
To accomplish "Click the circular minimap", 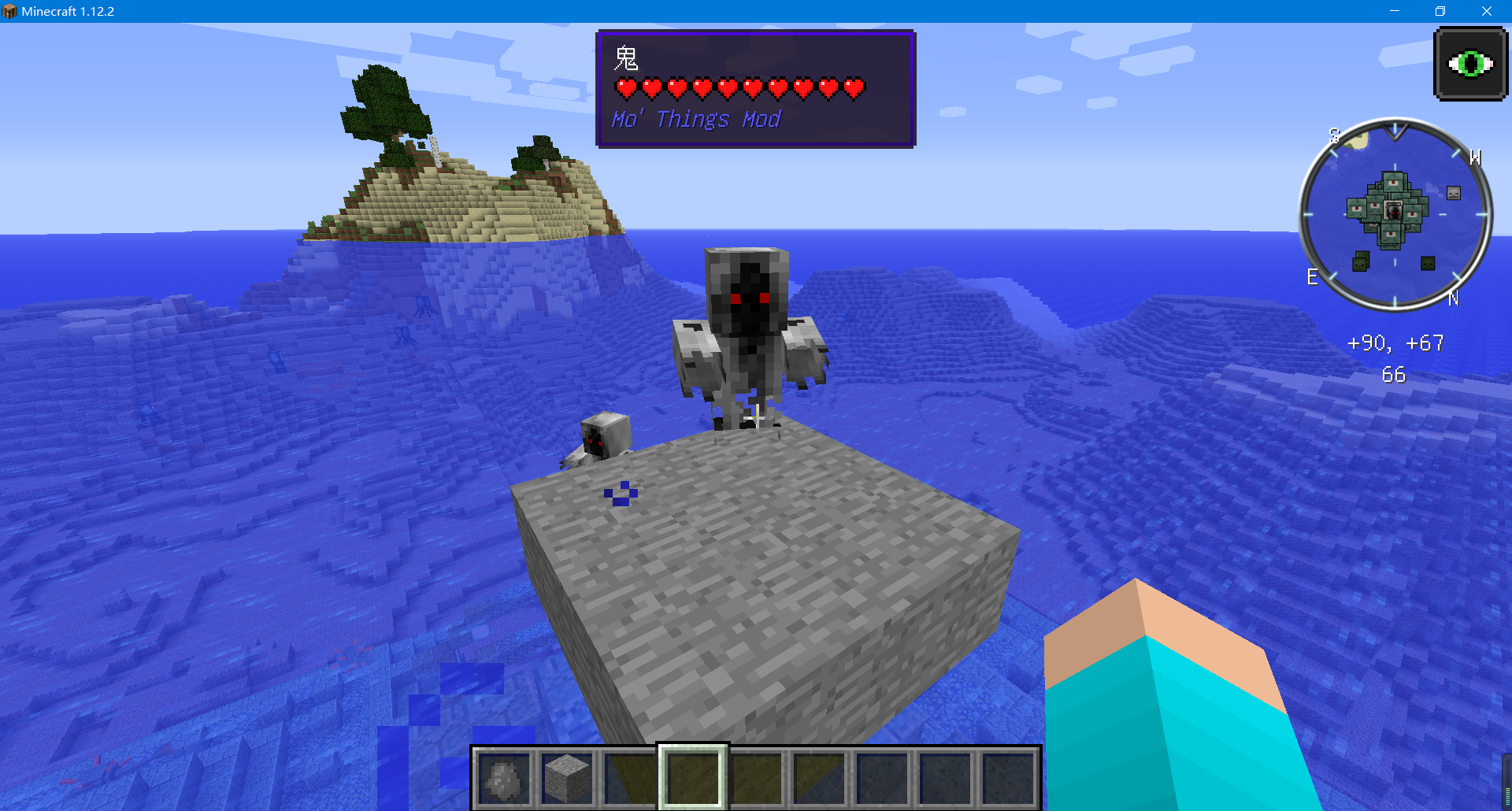I will pyautogui.click(x=1395, y=214).
